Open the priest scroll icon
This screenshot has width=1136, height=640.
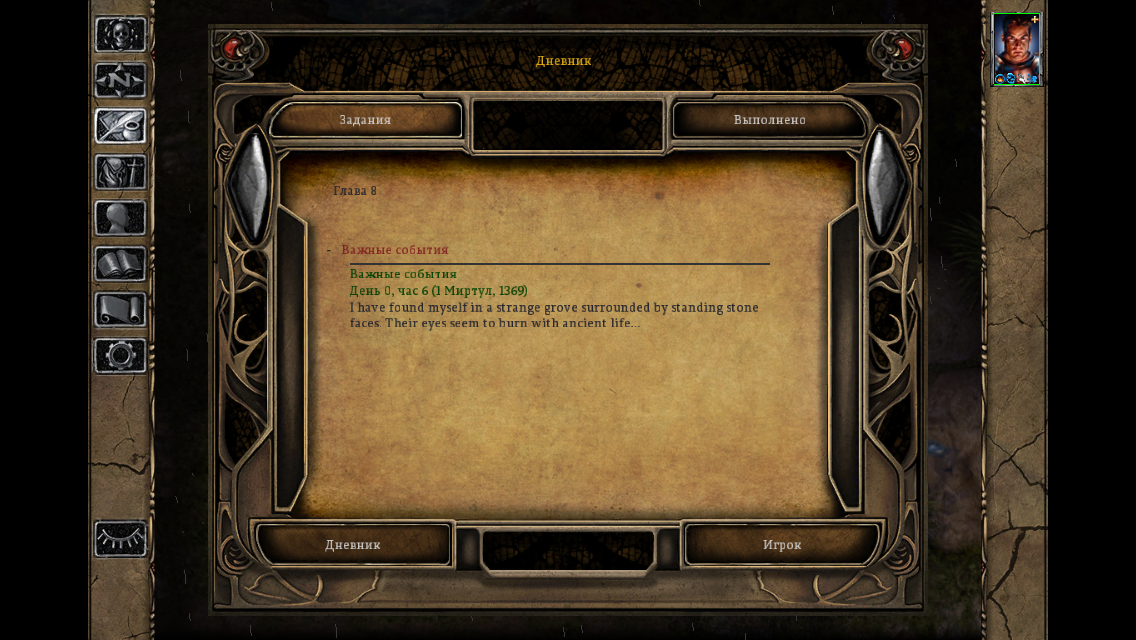(x=121, y=310)
